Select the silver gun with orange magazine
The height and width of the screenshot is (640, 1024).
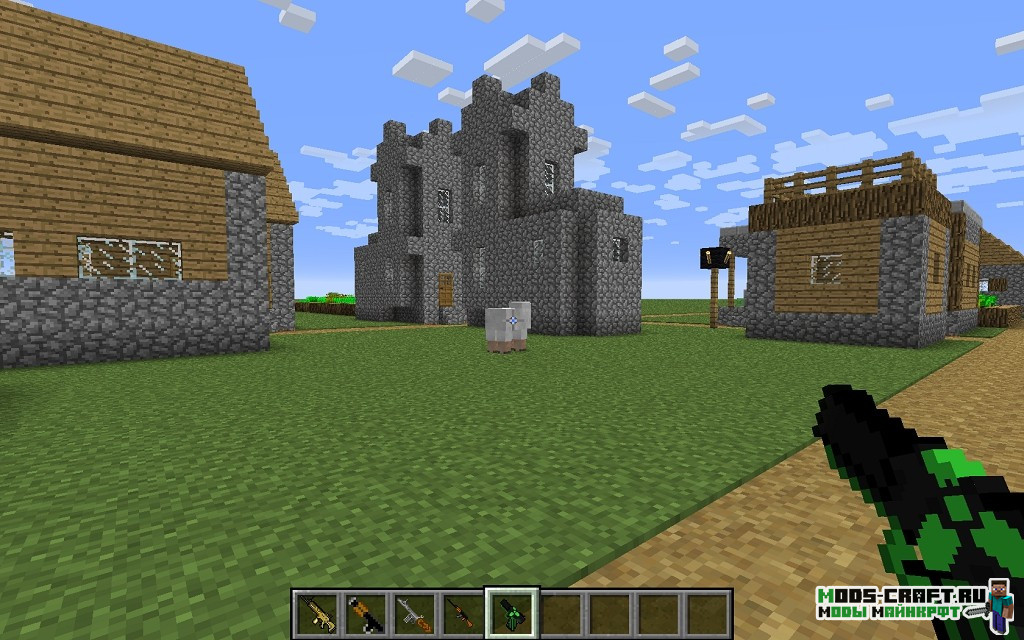(412, 610)
